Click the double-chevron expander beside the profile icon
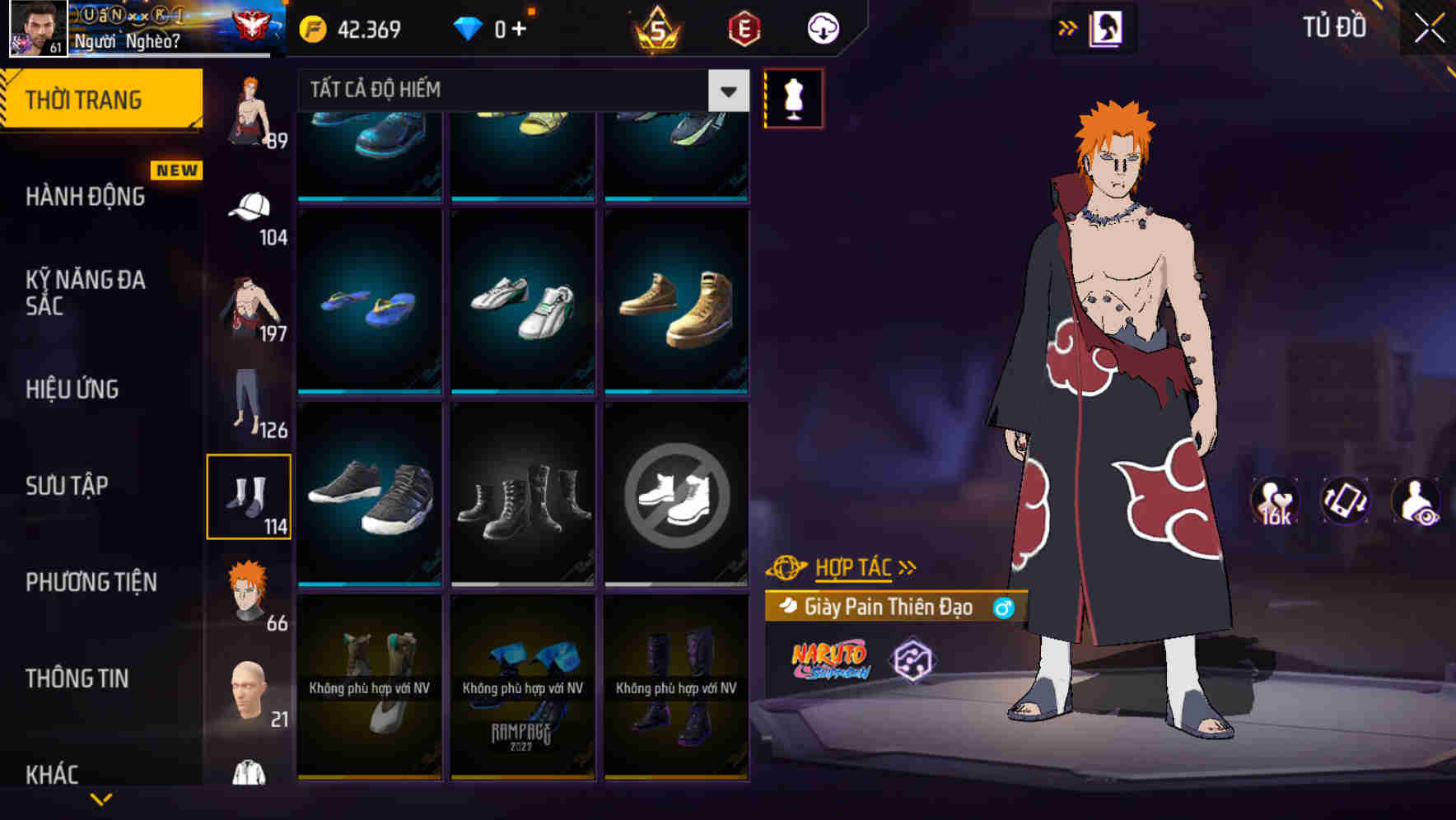Viewport: 1456px width, 820px height. (1068, 27)
